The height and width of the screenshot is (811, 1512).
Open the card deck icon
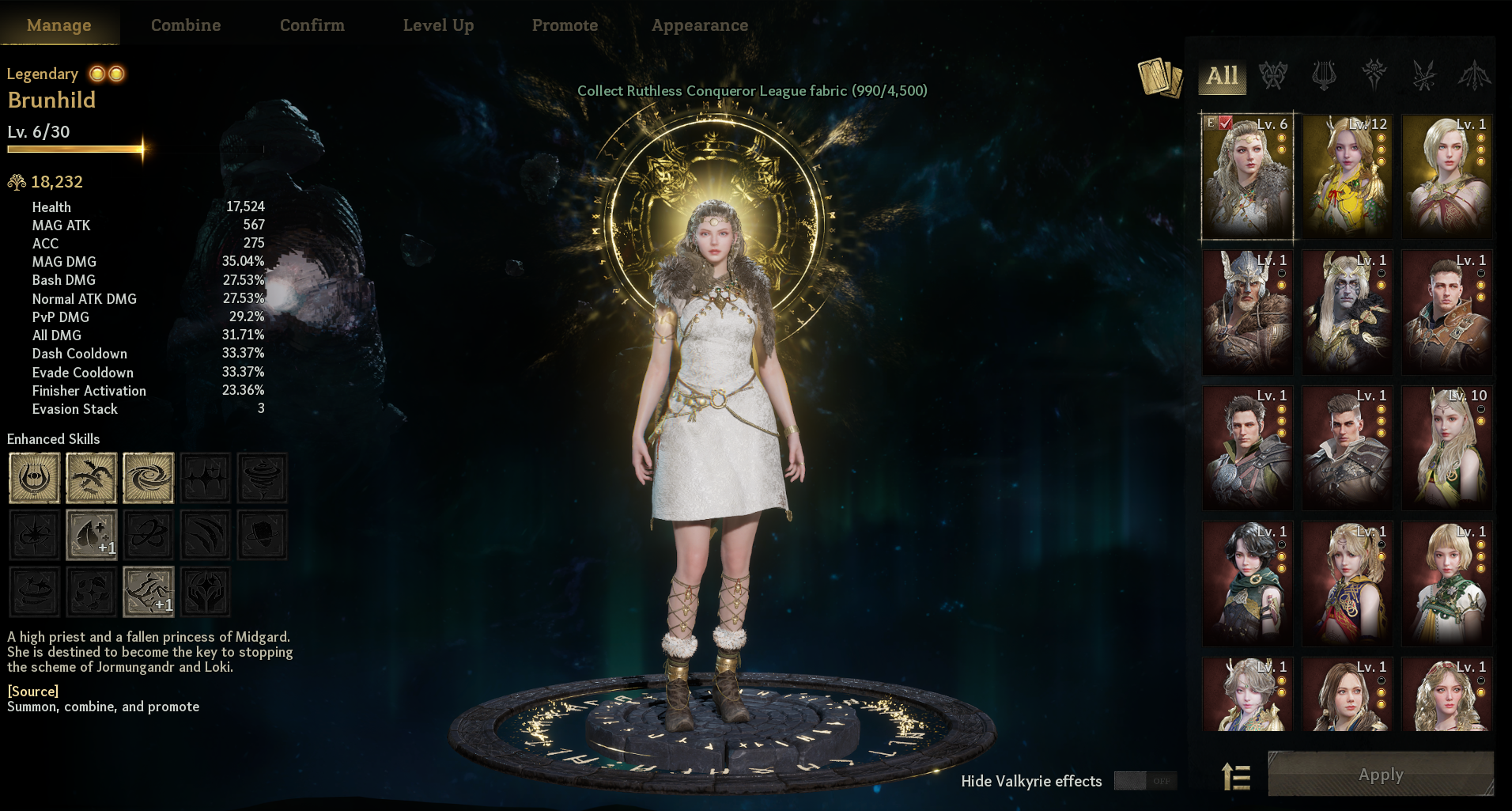point(1159,78)
